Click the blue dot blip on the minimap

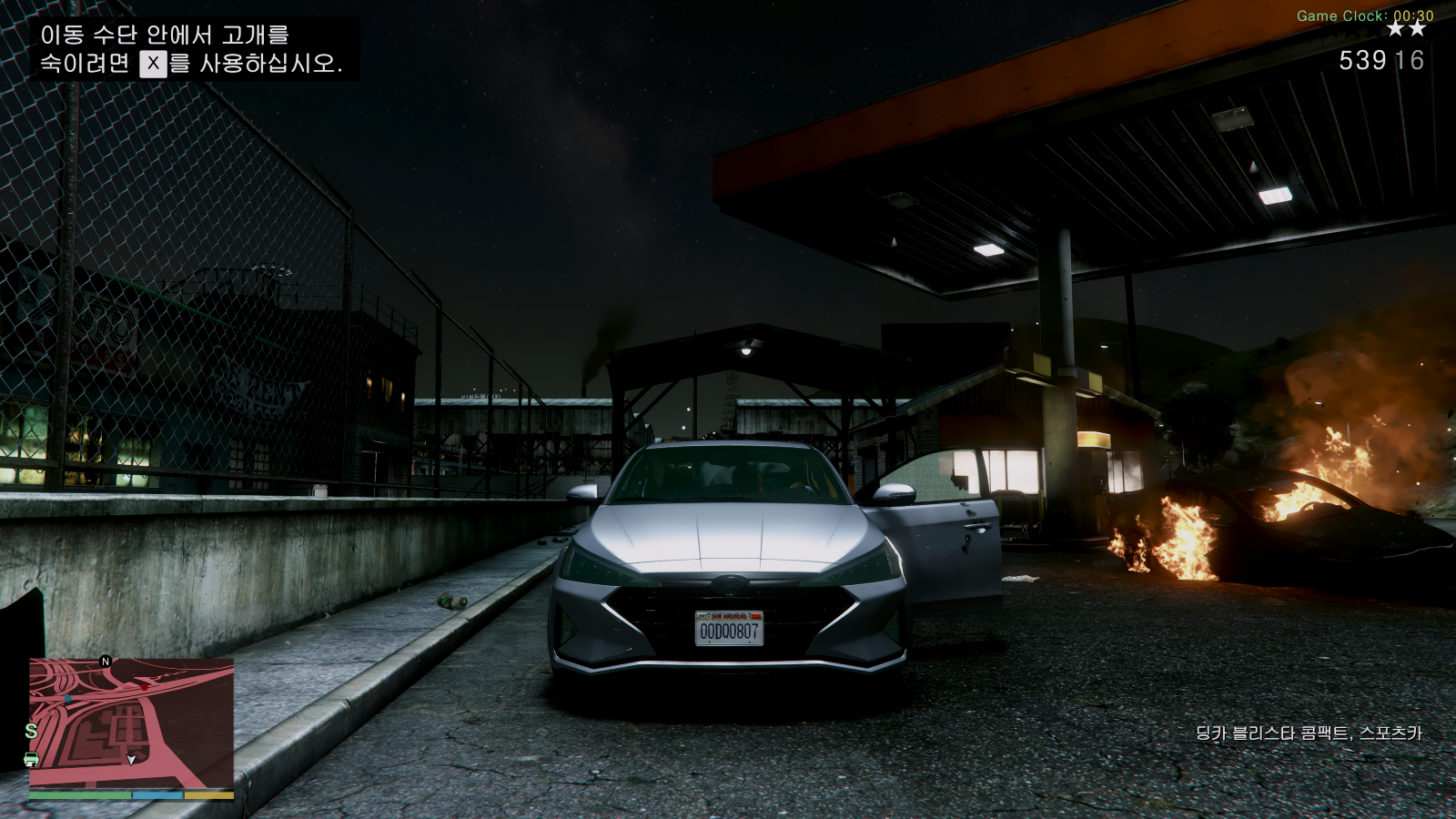tap(67, 698)
